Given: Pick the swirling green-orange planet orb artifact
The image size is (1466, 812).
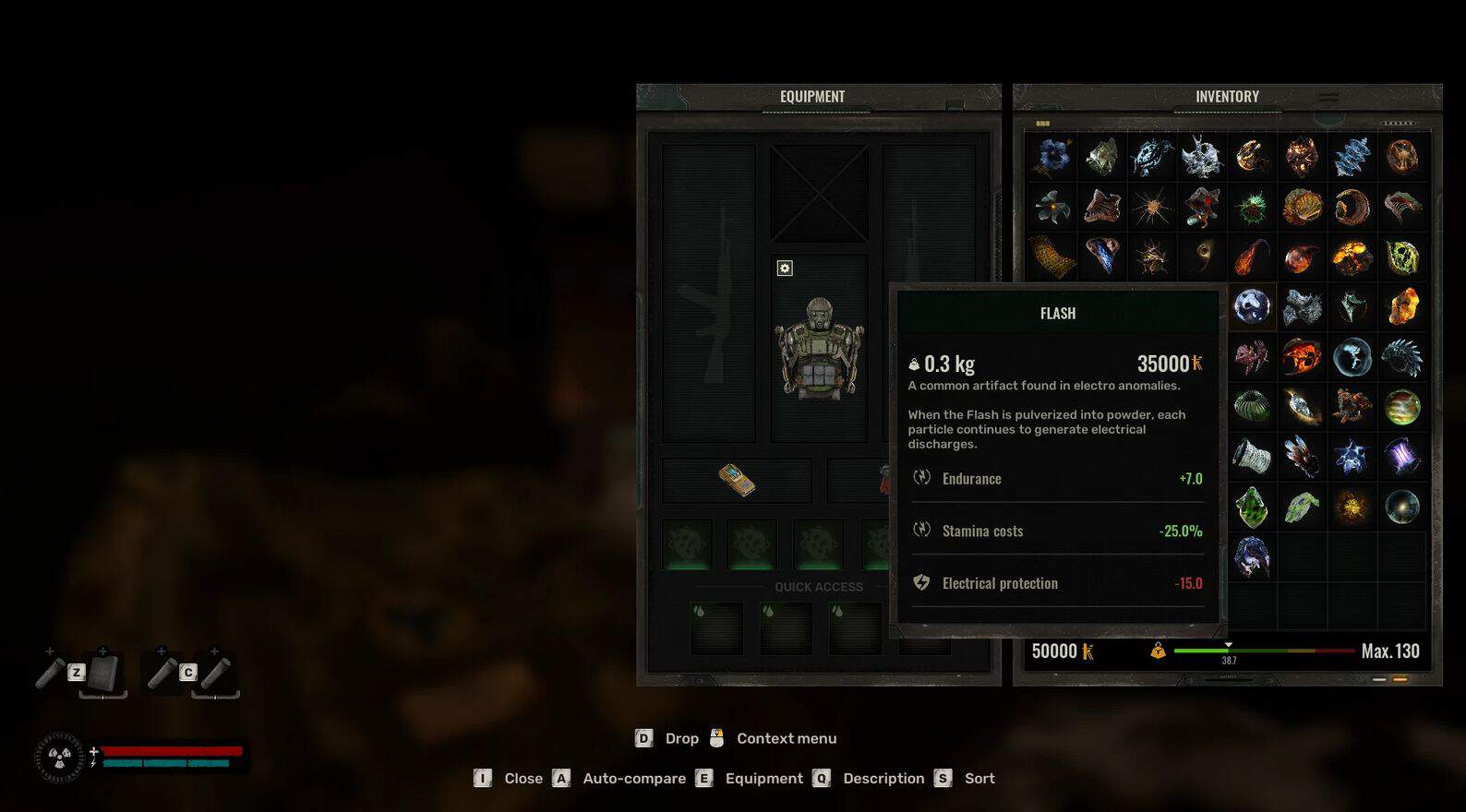Looking at the screenshot, I should 1402,407.
